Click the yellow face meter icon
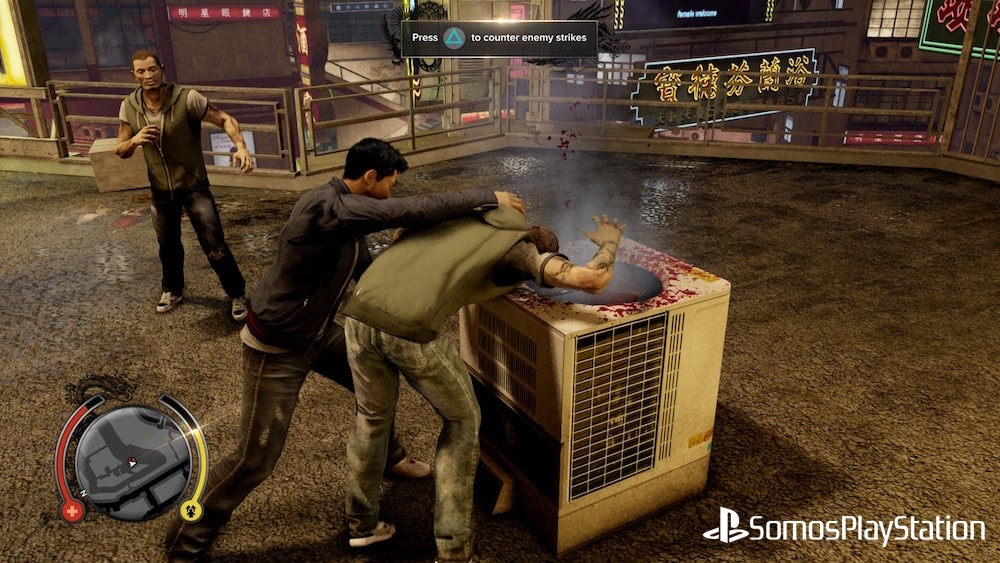1000x563 pixels. tap(190, 511)
